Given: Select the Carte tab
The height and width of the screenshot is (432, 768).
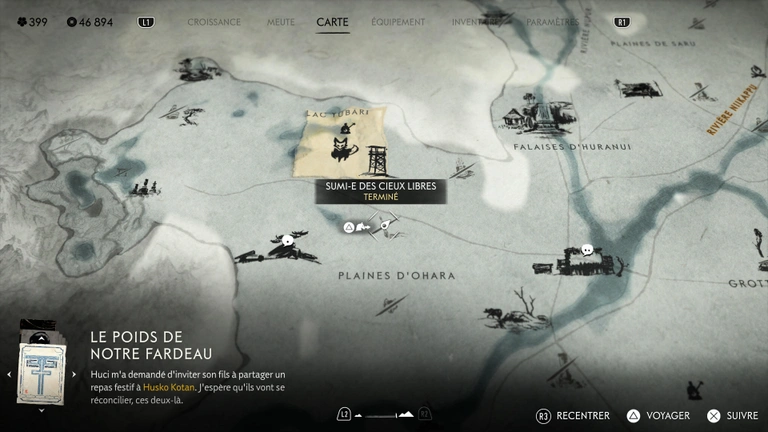Looking at the screenshot, I should pos(332,22).
